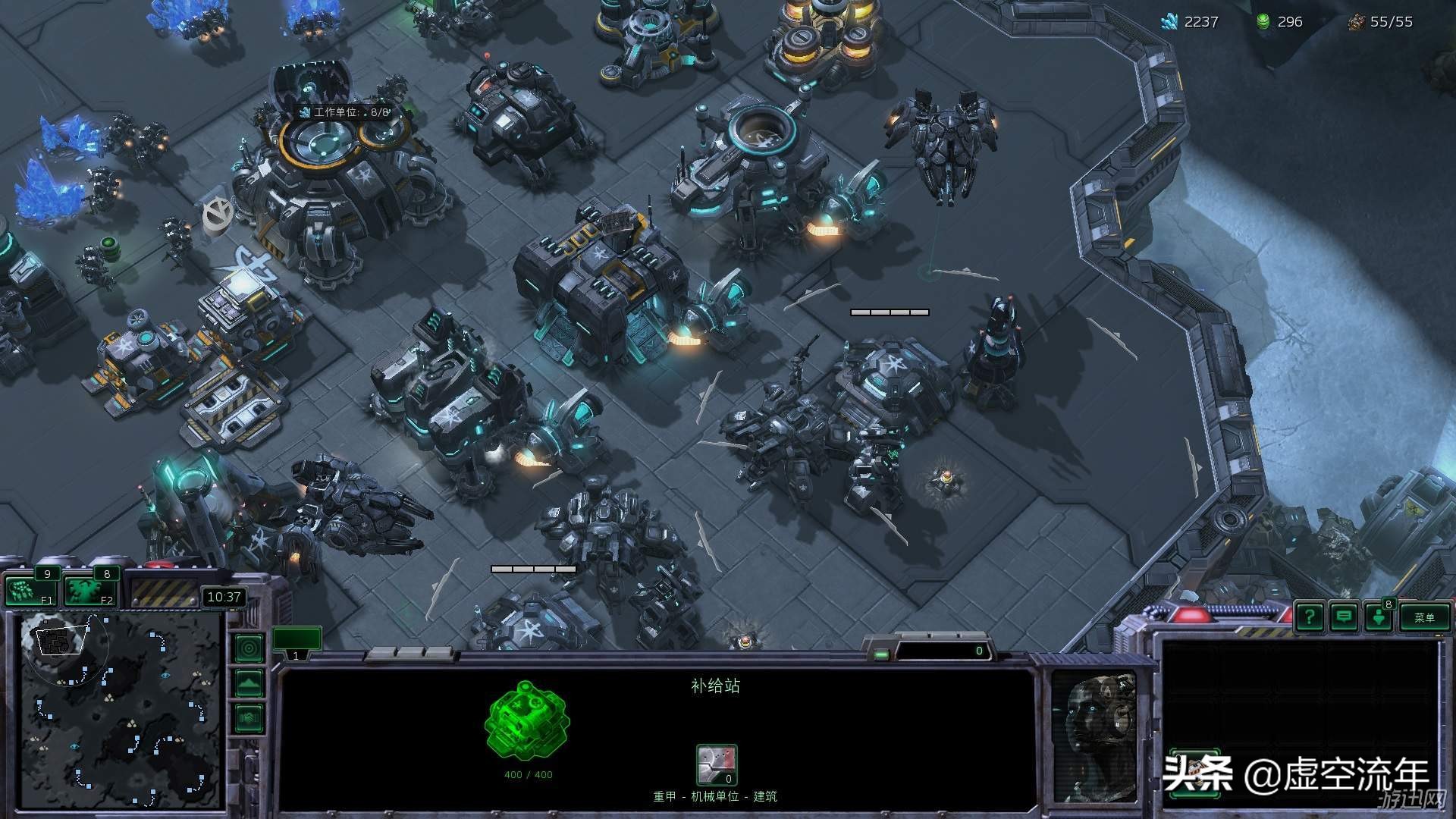The width and height of the screenshot is (1456, 819).
Task: Click on the minimap
Action: [x=121, y=711]
